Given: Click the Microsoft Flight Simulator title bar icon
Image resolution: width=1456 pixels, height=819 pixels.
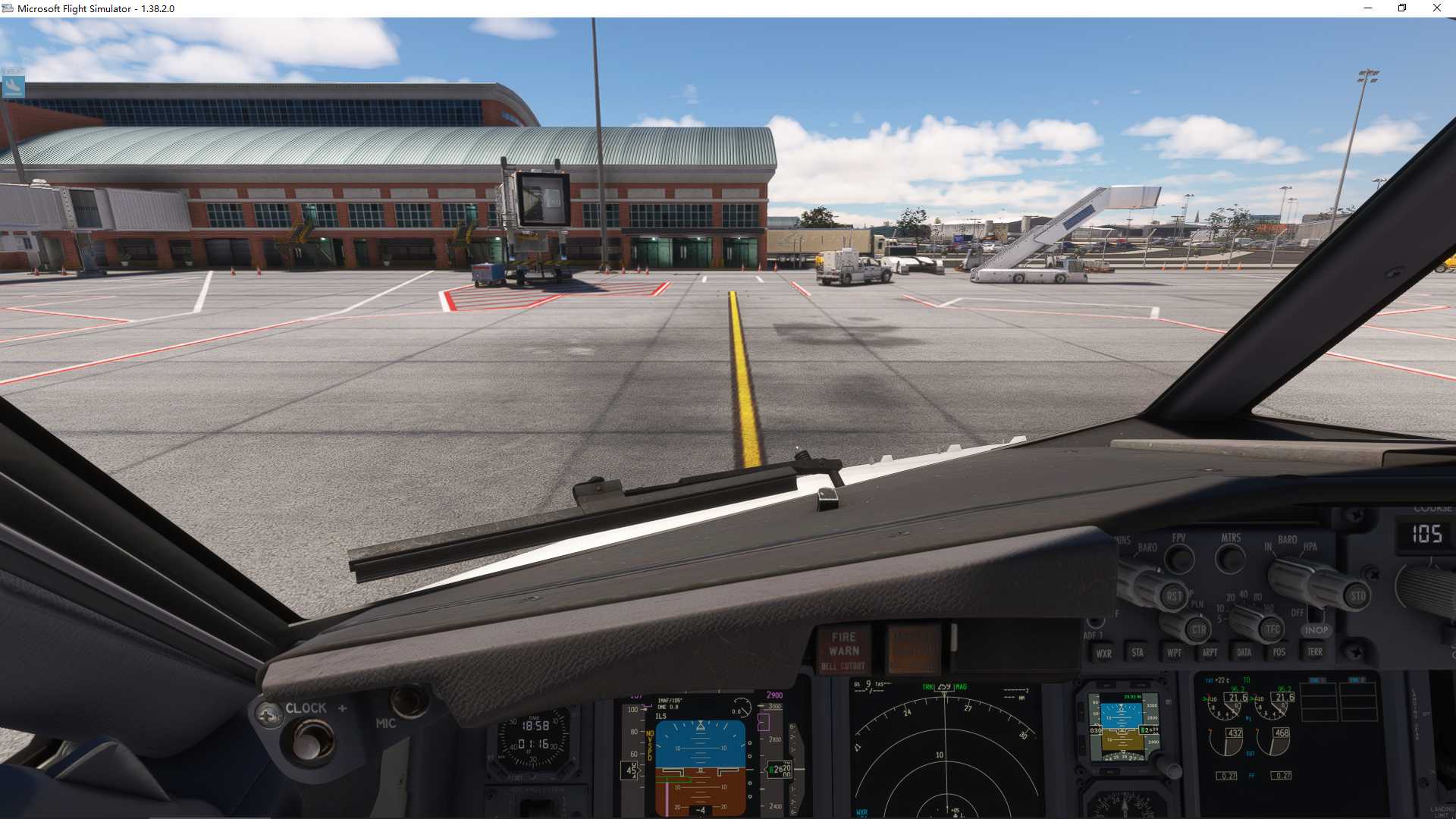Looking at the screenshot, I should [x=8, y=8].
